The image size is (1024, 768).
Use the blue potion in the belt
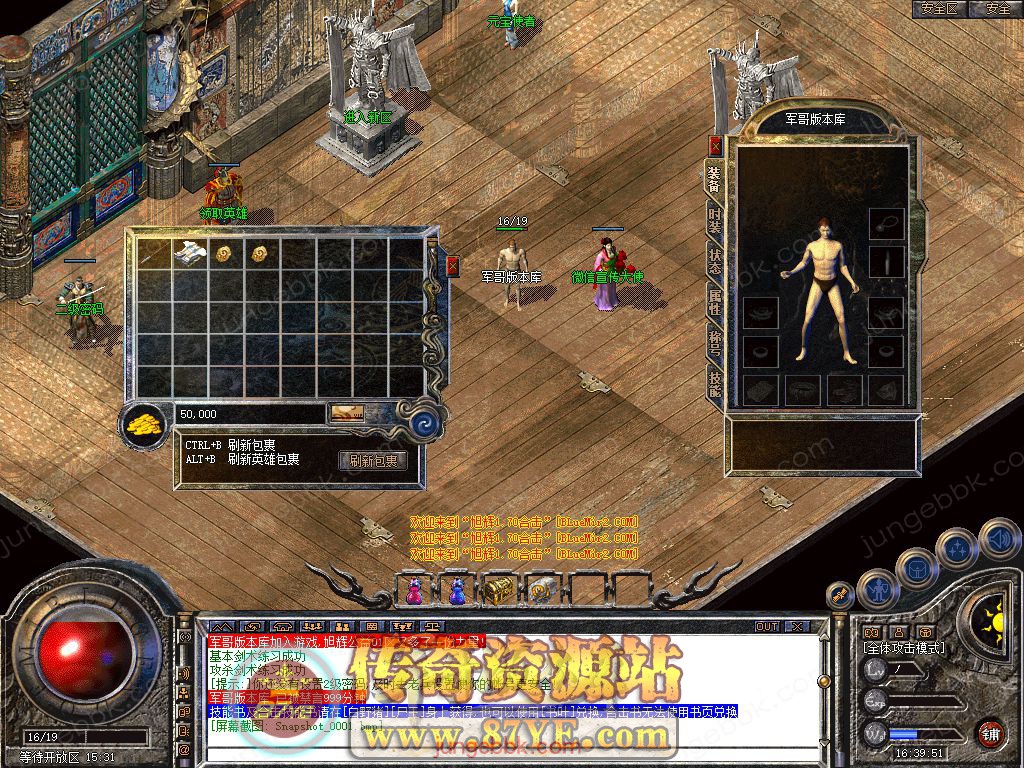tap(457, 591)
